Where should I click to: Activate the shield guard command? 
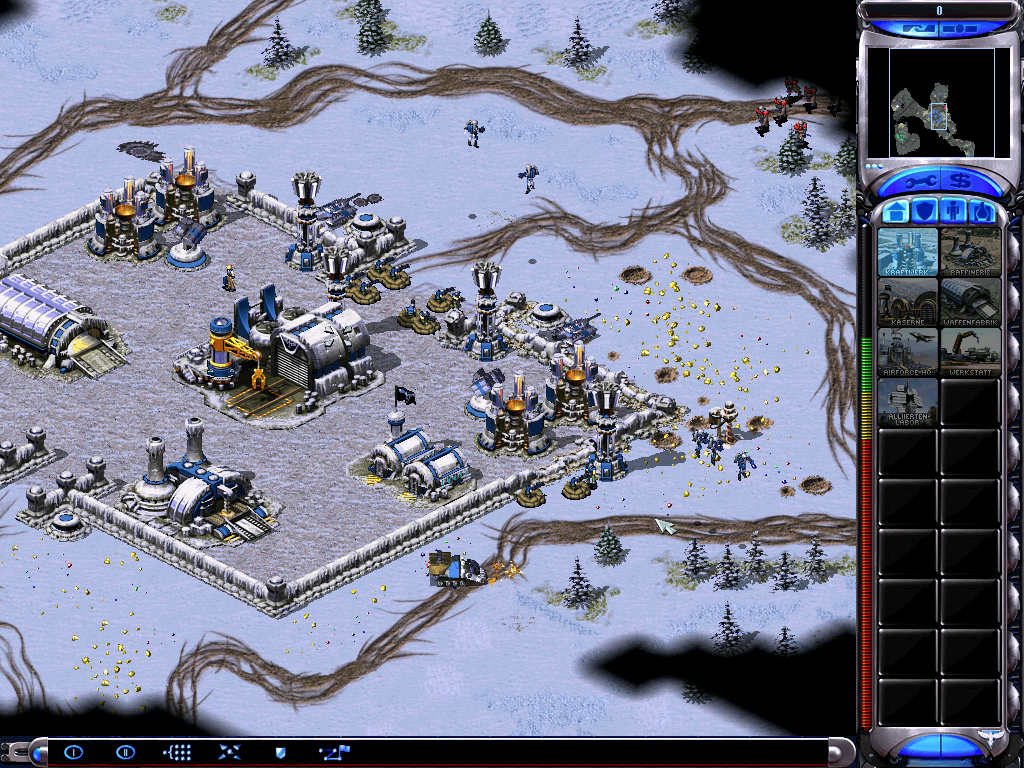click(x=281, y=751)
